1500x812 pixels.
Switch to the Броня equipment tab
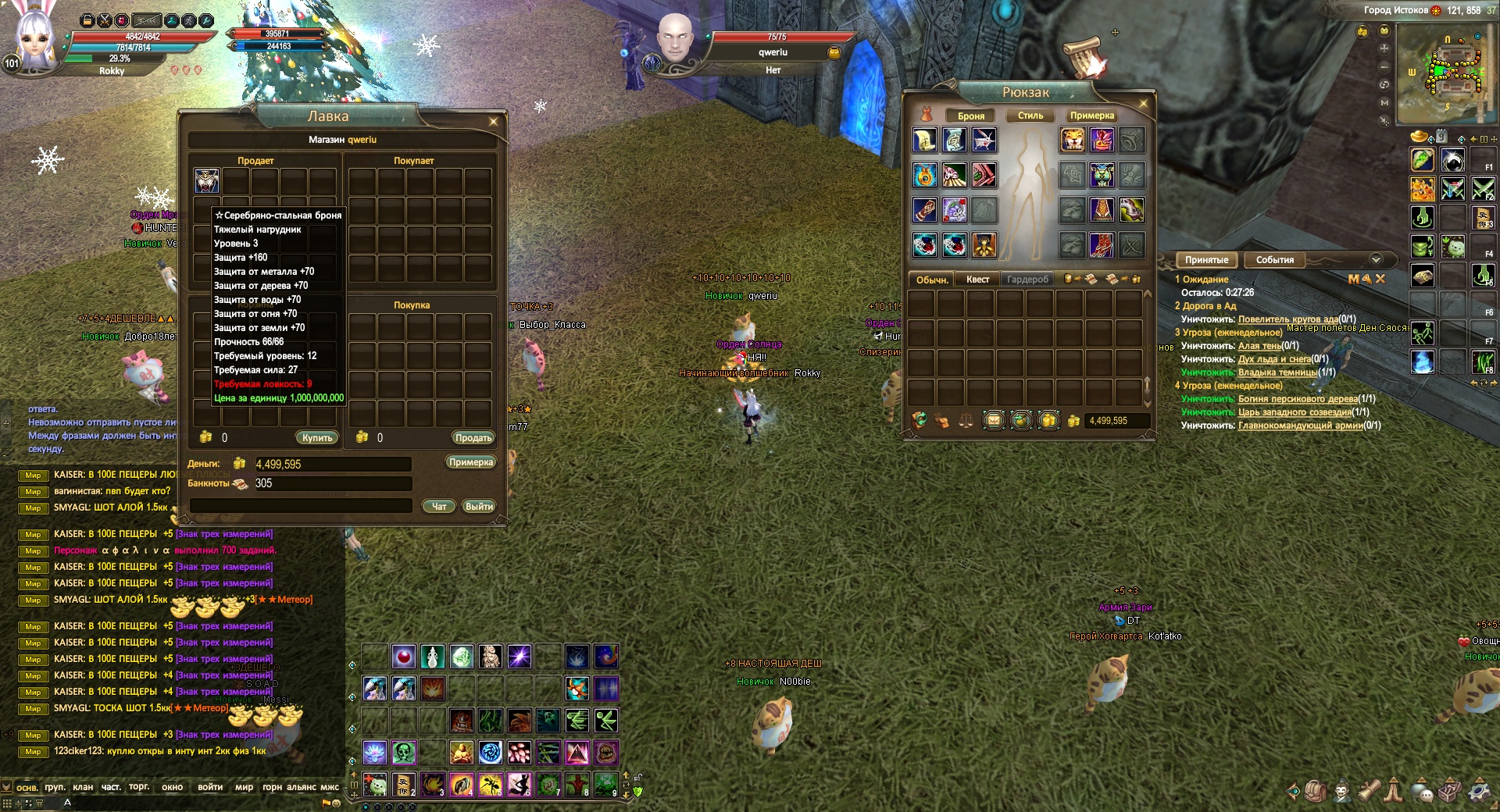[971, 116]
